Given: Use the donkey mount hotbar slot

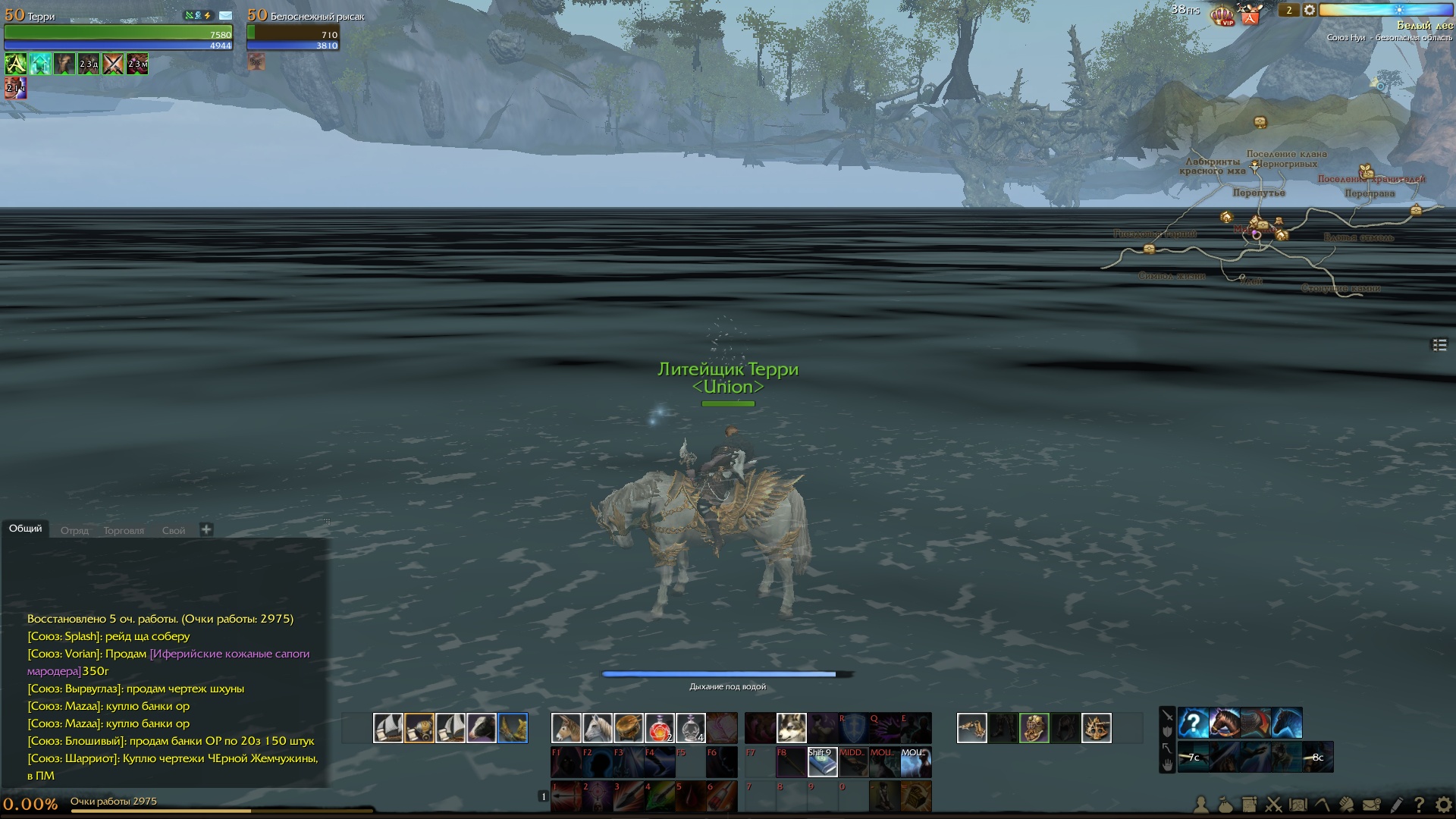Looking at the screenshot, I should (x=566, y=728).
